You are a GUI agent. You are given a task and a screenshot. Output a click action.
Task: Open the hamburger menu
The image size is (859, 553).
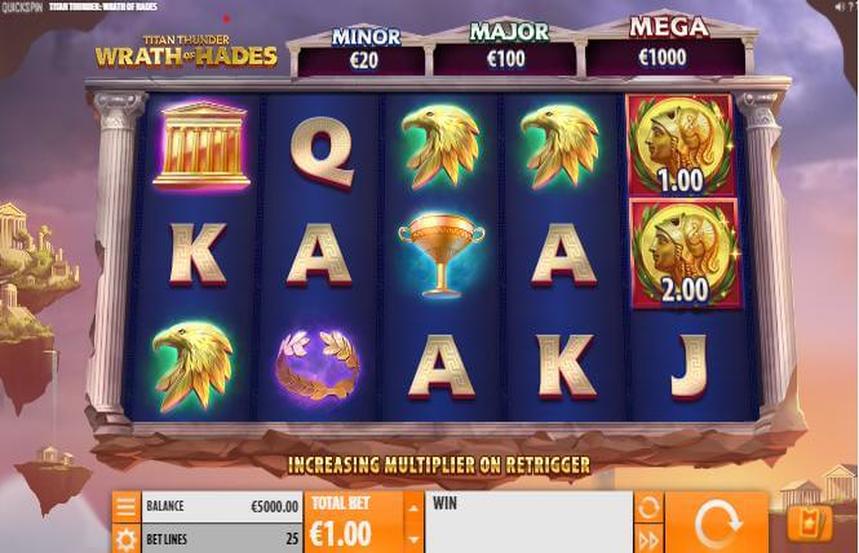(126, 507)
